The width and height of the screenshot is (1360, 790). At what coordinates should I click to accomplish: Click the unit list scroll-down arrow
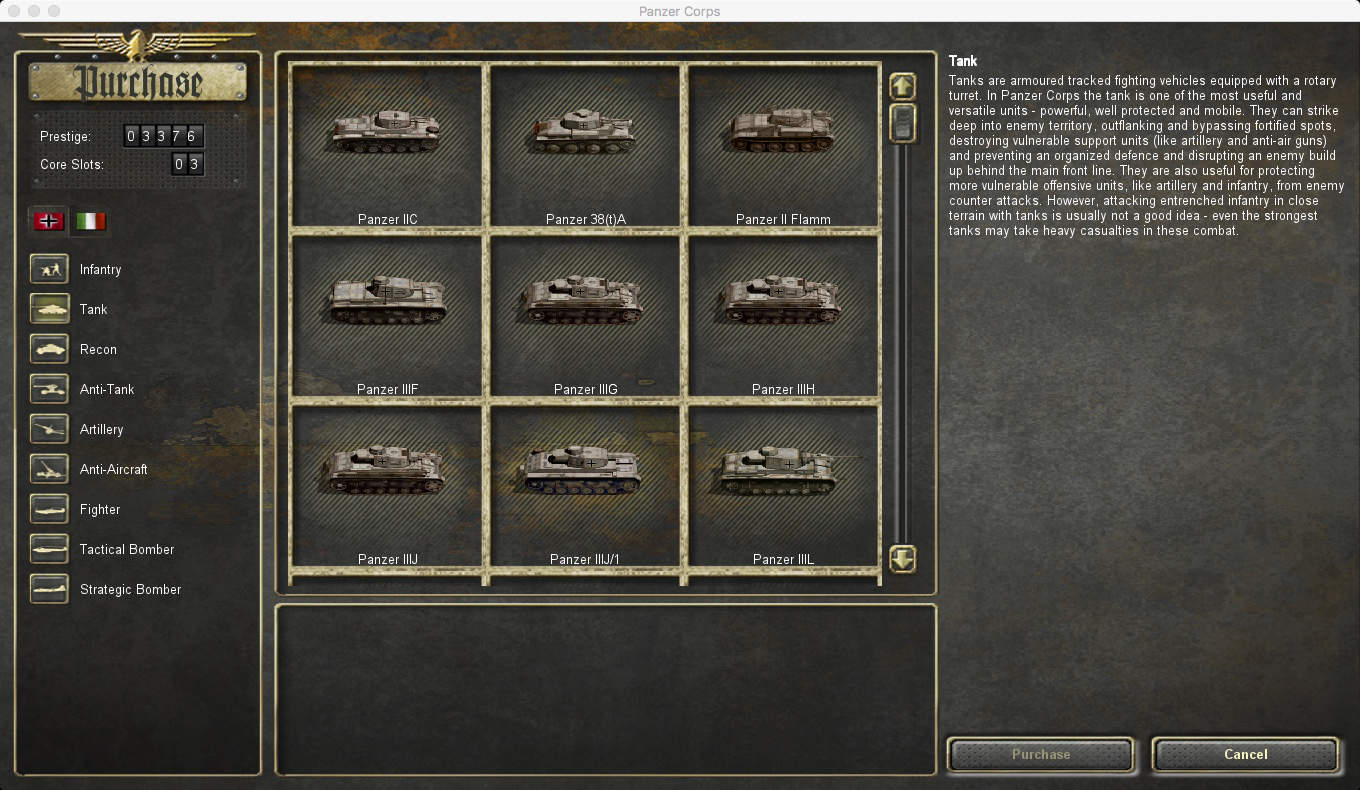click(x=902, y=559)
